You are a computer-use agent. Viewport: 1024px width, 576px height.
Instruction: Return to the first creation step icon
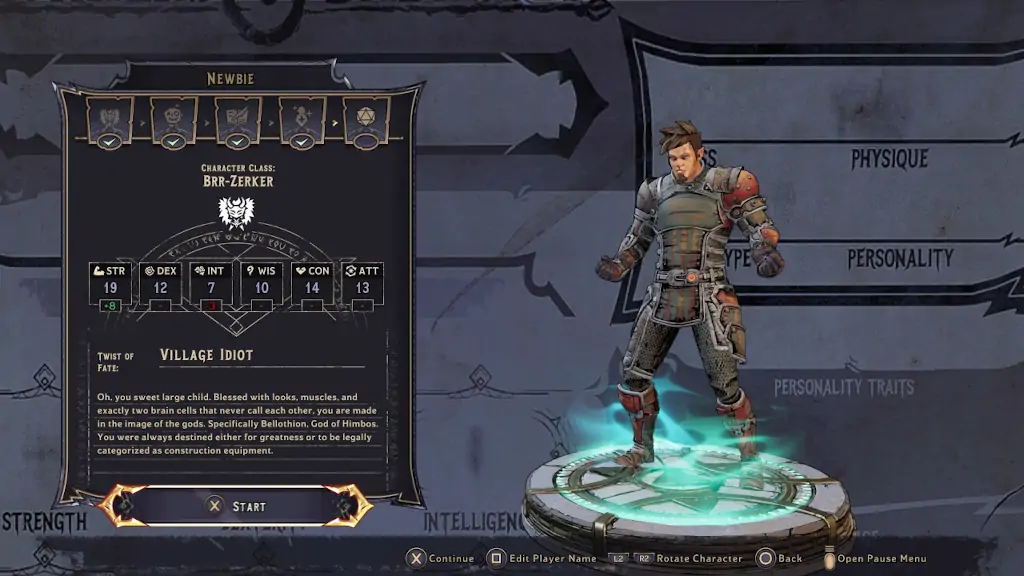pos(110,119)
